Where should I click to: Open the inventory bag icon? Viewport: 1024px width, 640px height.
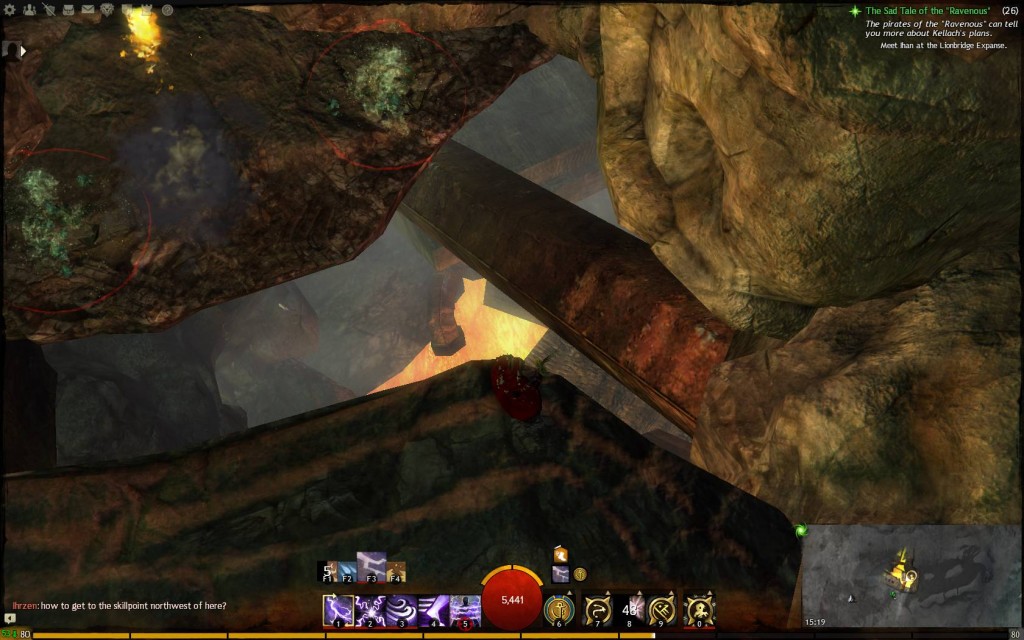tap(67, 10)
